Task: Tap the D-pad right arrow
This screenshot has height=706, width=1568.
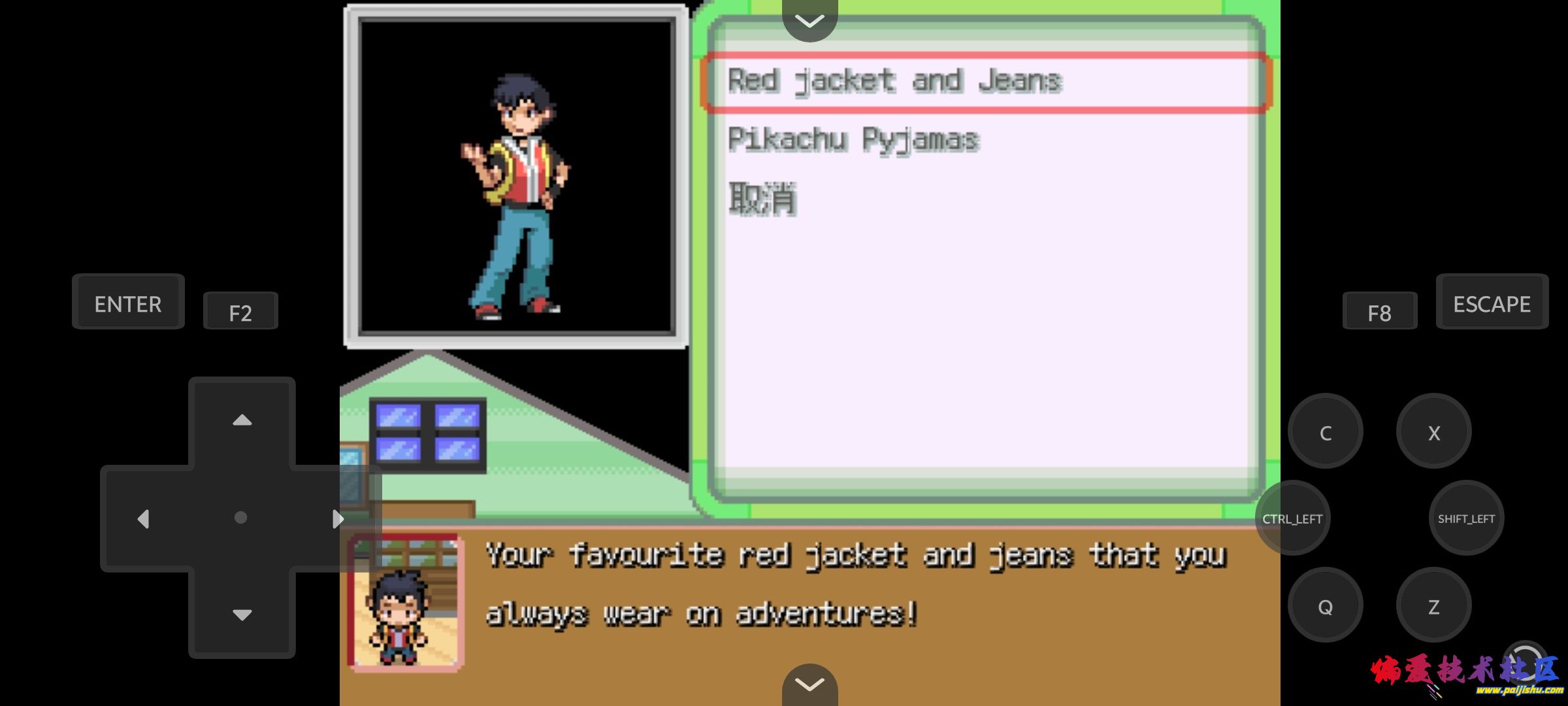Action: [337, 518]
